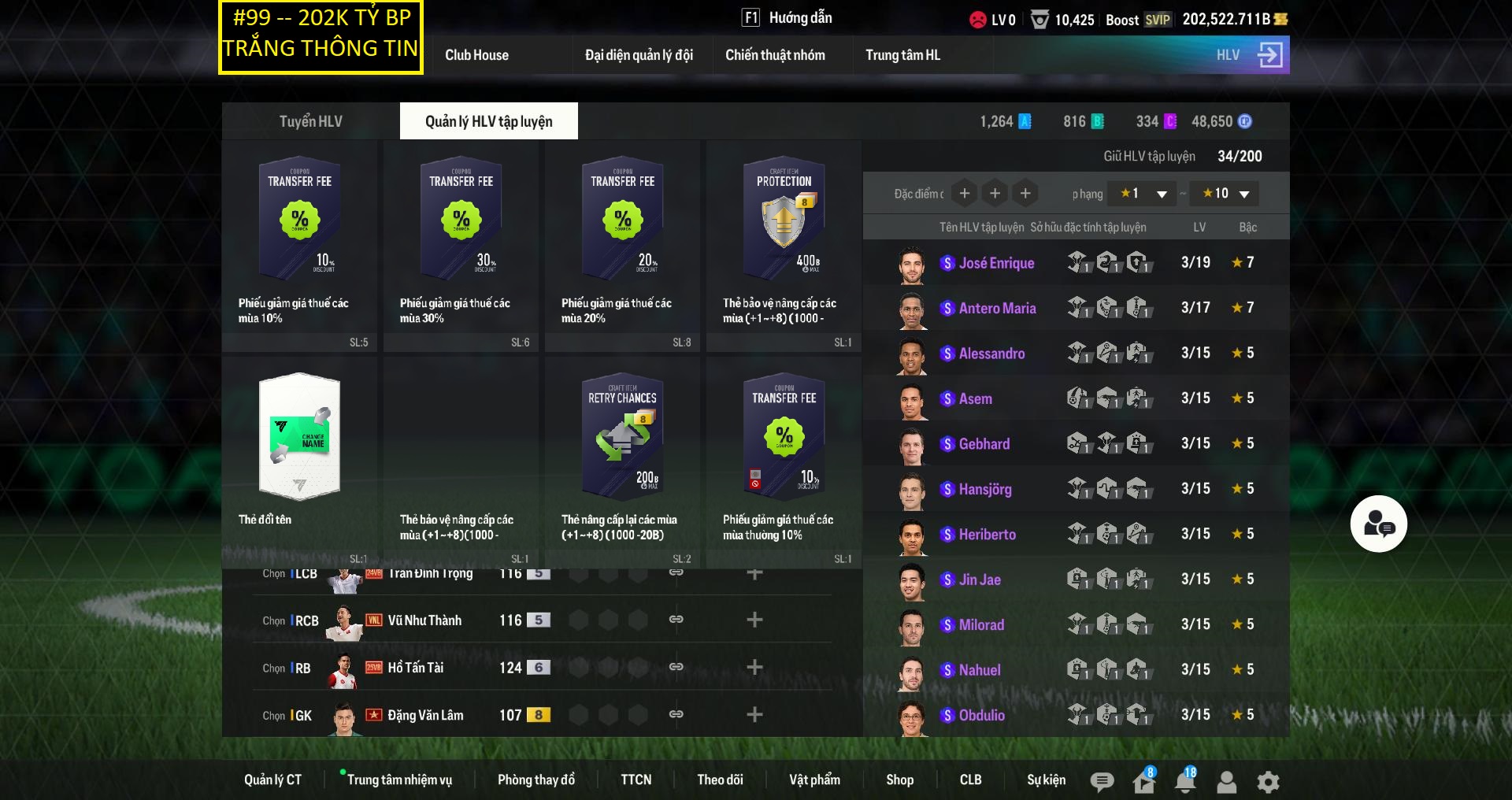Image resolution: width=1512 pixels, height=800 pixels.
Task: Open Trung tâm HL menu
Action: [x=902, y=55]
